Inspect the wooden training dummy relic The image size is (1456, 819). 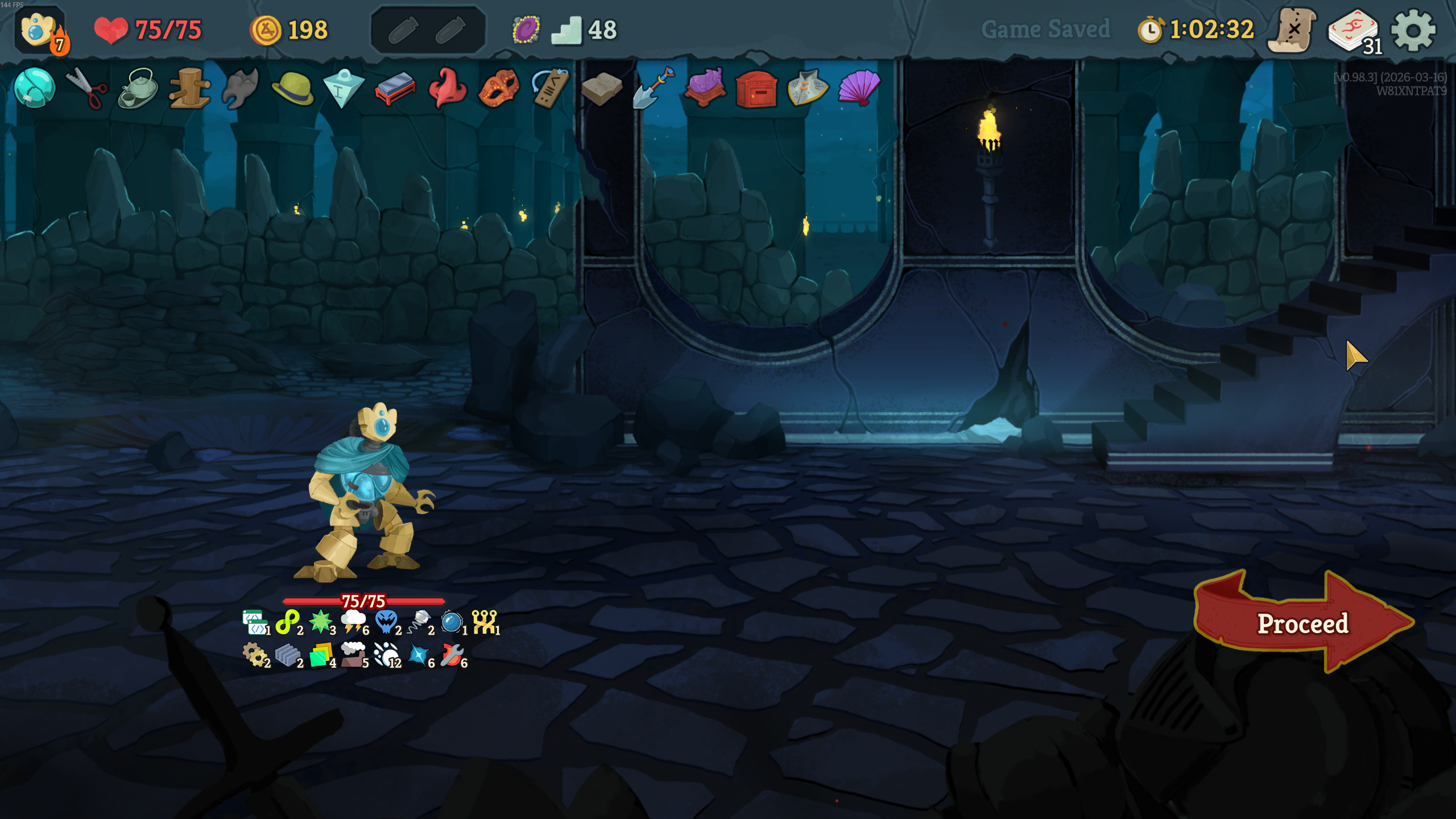pyautogui.click(x=190, y=88)
